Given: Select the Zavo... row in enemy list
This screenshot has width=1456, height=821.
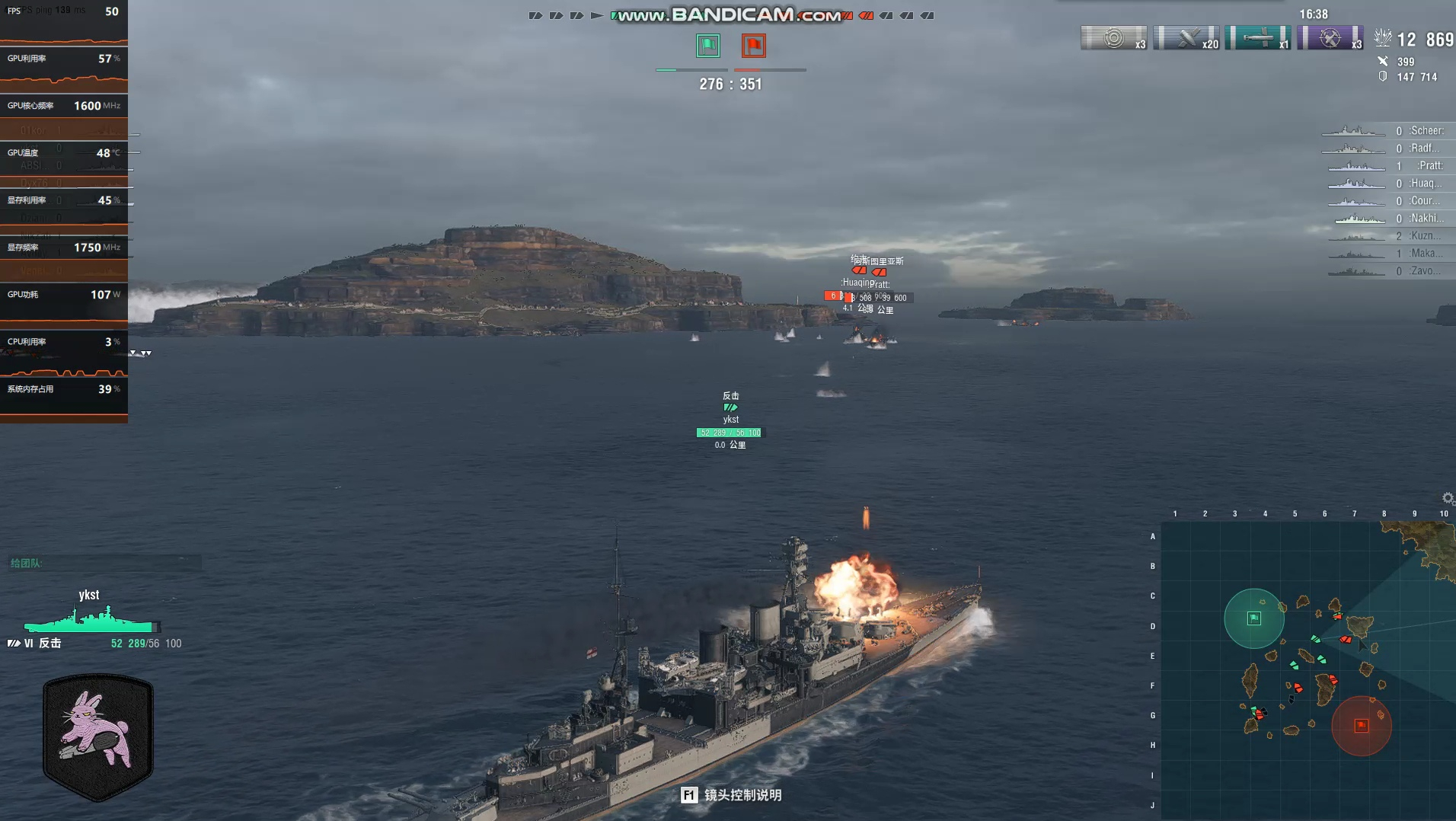Looking at the screenshot, I should [1386, 271].
